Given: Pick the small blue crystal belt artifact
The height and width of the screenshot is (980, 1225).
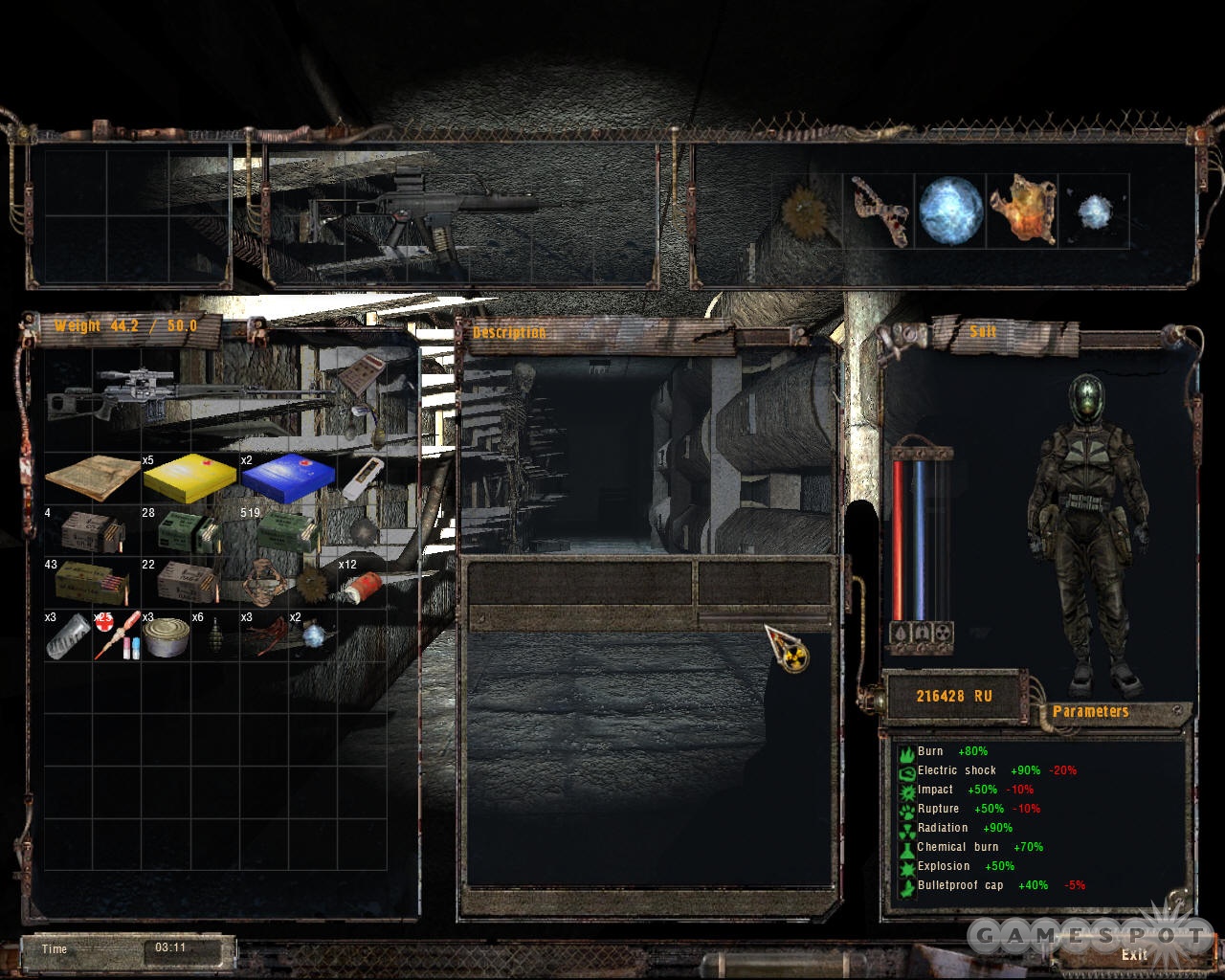Looking at the screenshot, I should click(1095, 212).
